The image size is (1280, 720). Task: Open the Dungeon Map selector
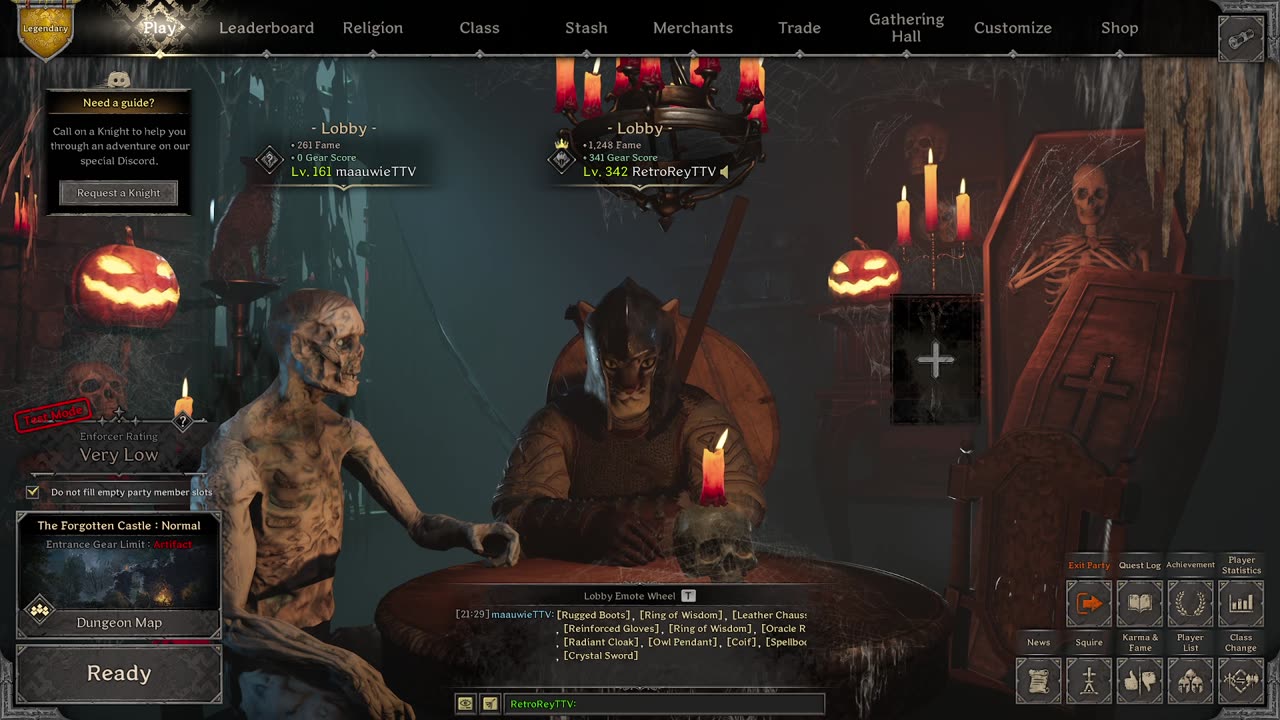pyautogui.click(x=119, y=622)
